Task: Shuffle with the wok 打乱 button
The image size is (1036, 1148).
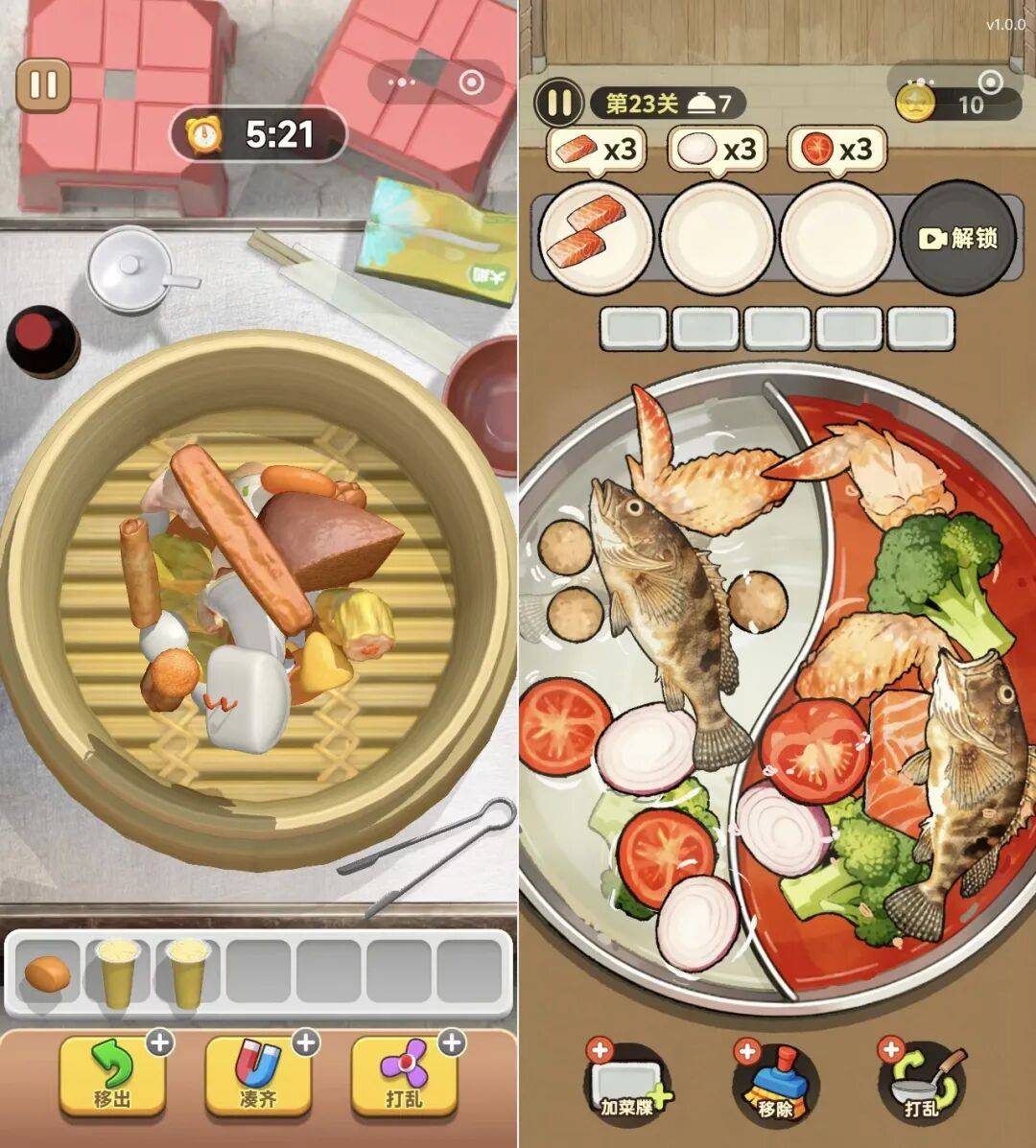Action: point(921,1086)
